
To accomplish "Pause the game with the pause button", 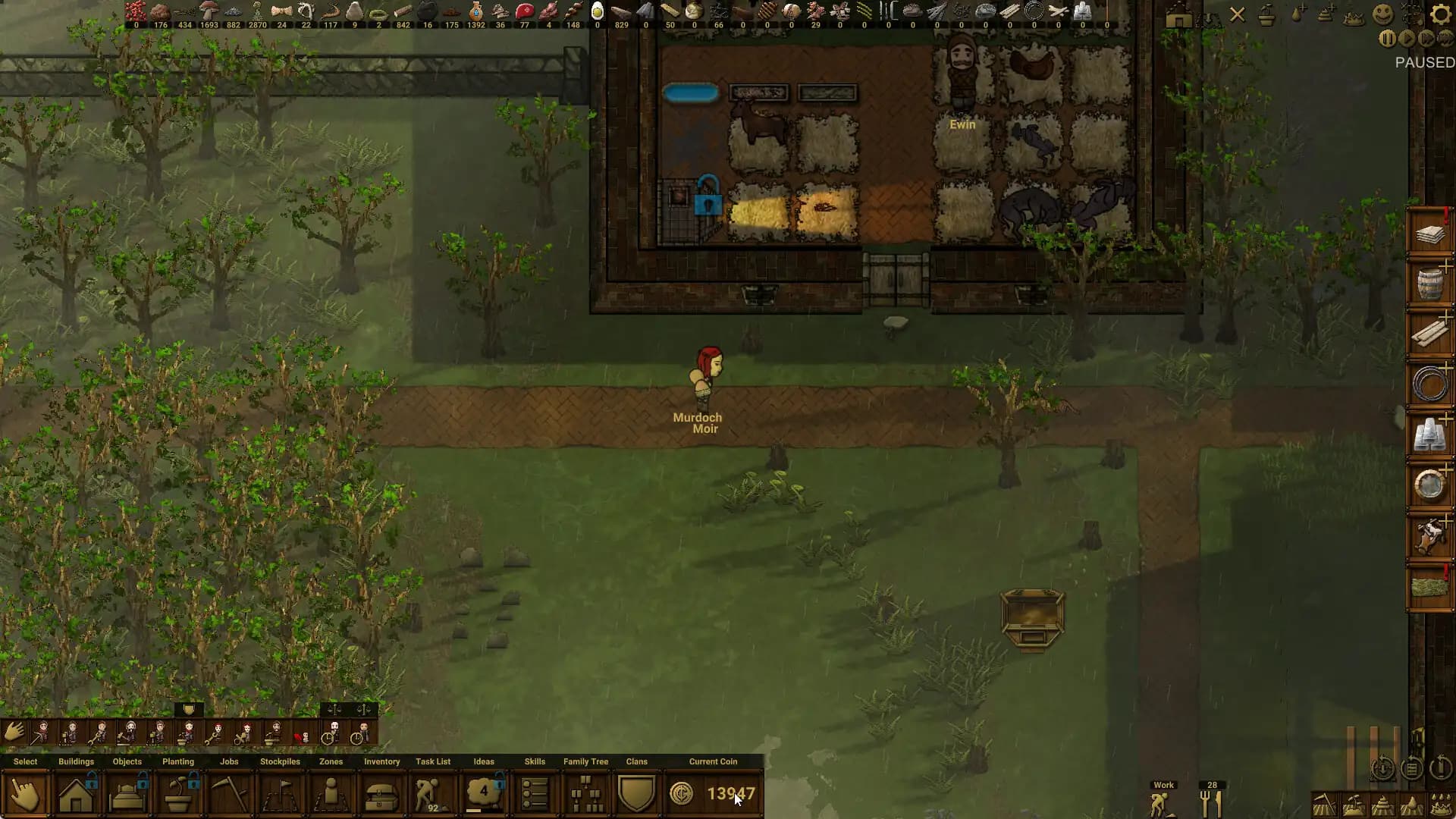I will pyautogui.click(x=1387, y=38).
